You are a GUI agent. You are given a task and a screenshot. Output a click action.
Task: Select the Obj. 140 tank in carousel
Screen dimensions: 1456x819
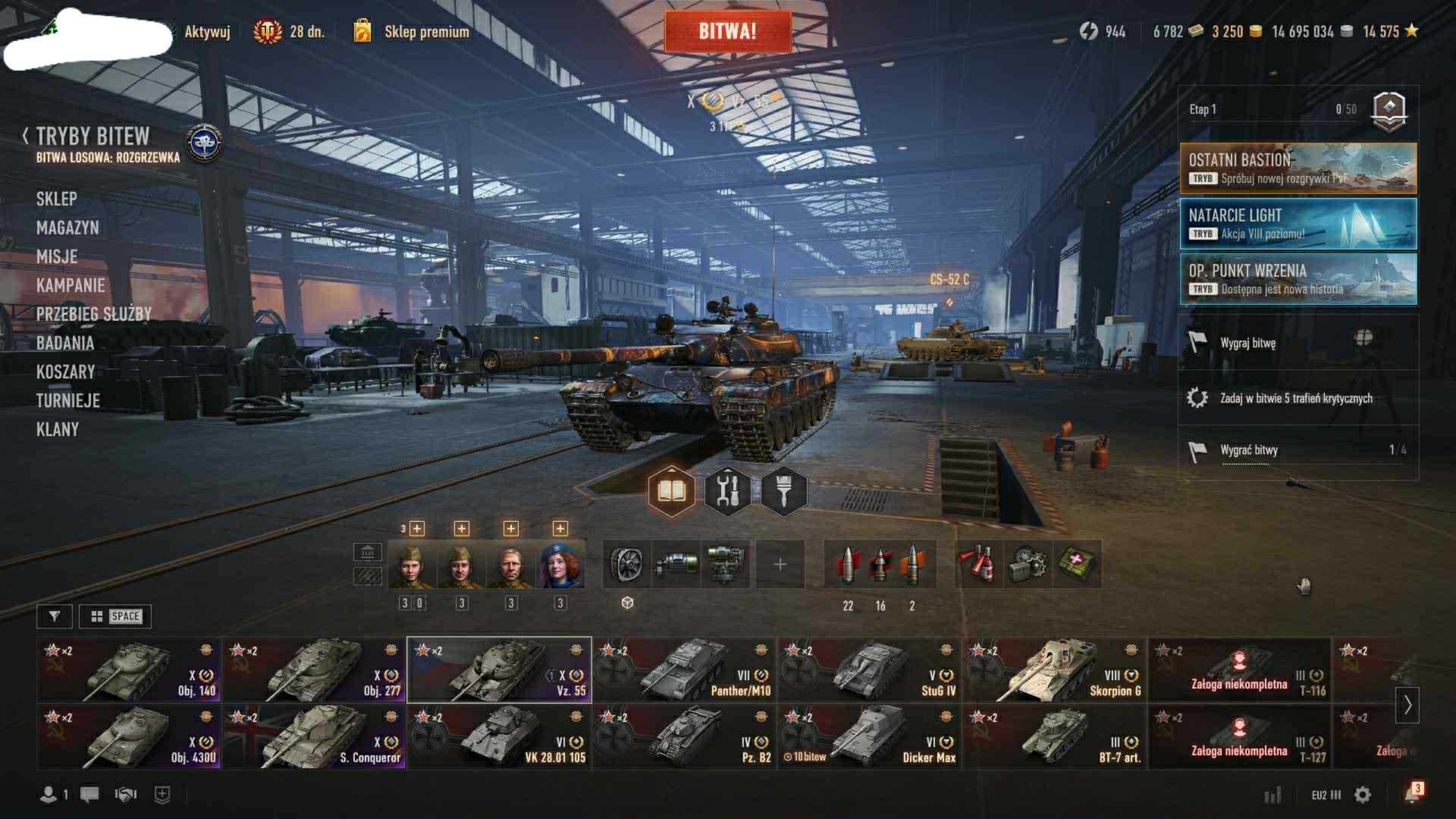tap(129, 671)
